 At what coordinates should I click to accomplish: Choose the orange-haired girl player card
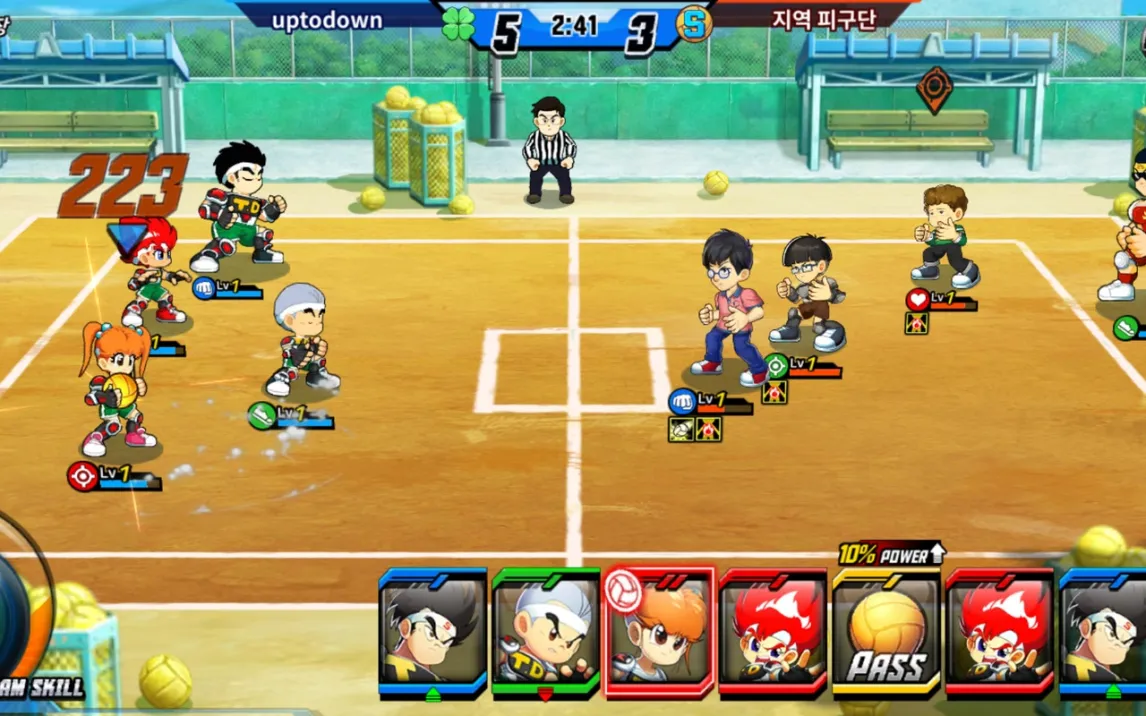pos(659,632)
